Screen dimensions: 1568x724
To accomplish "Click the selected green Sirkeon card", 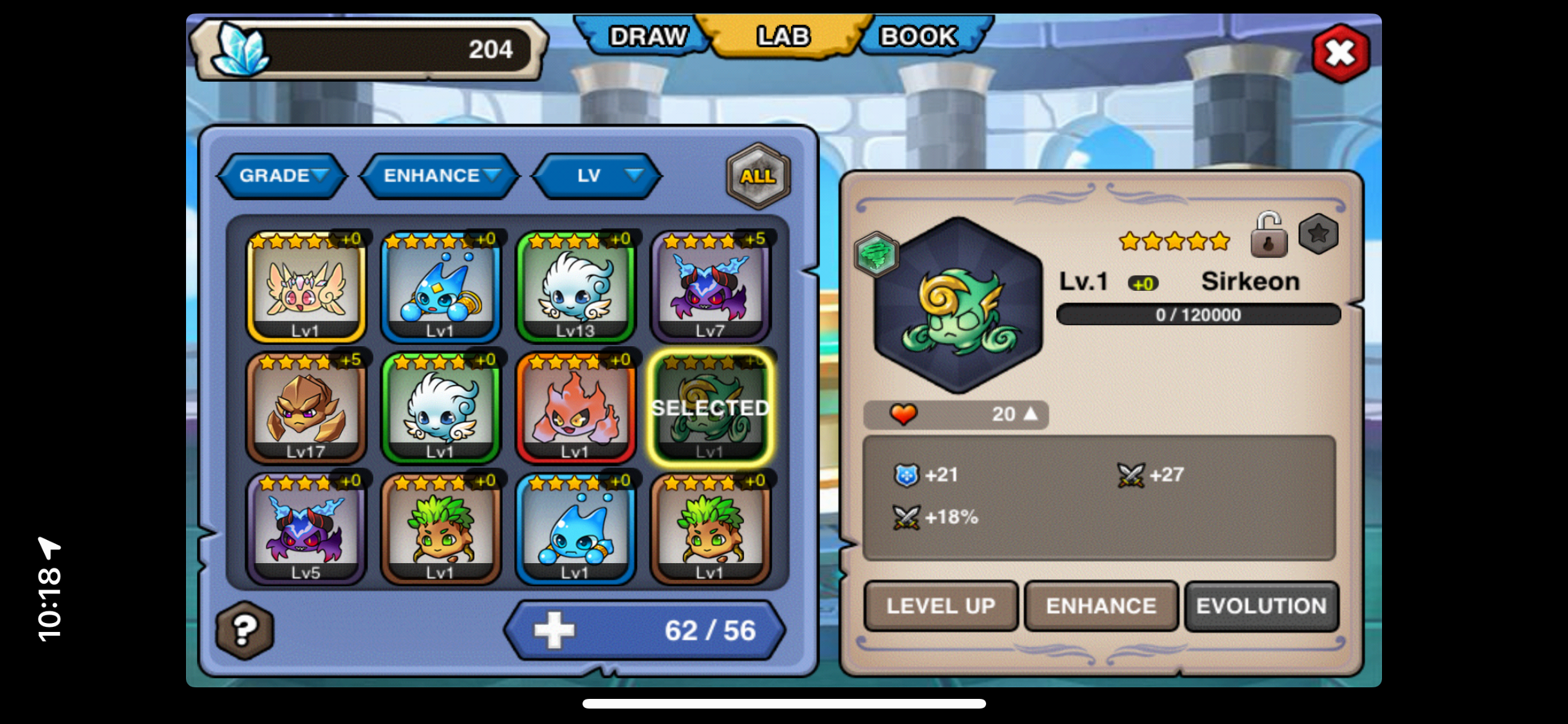I will 710,407.
